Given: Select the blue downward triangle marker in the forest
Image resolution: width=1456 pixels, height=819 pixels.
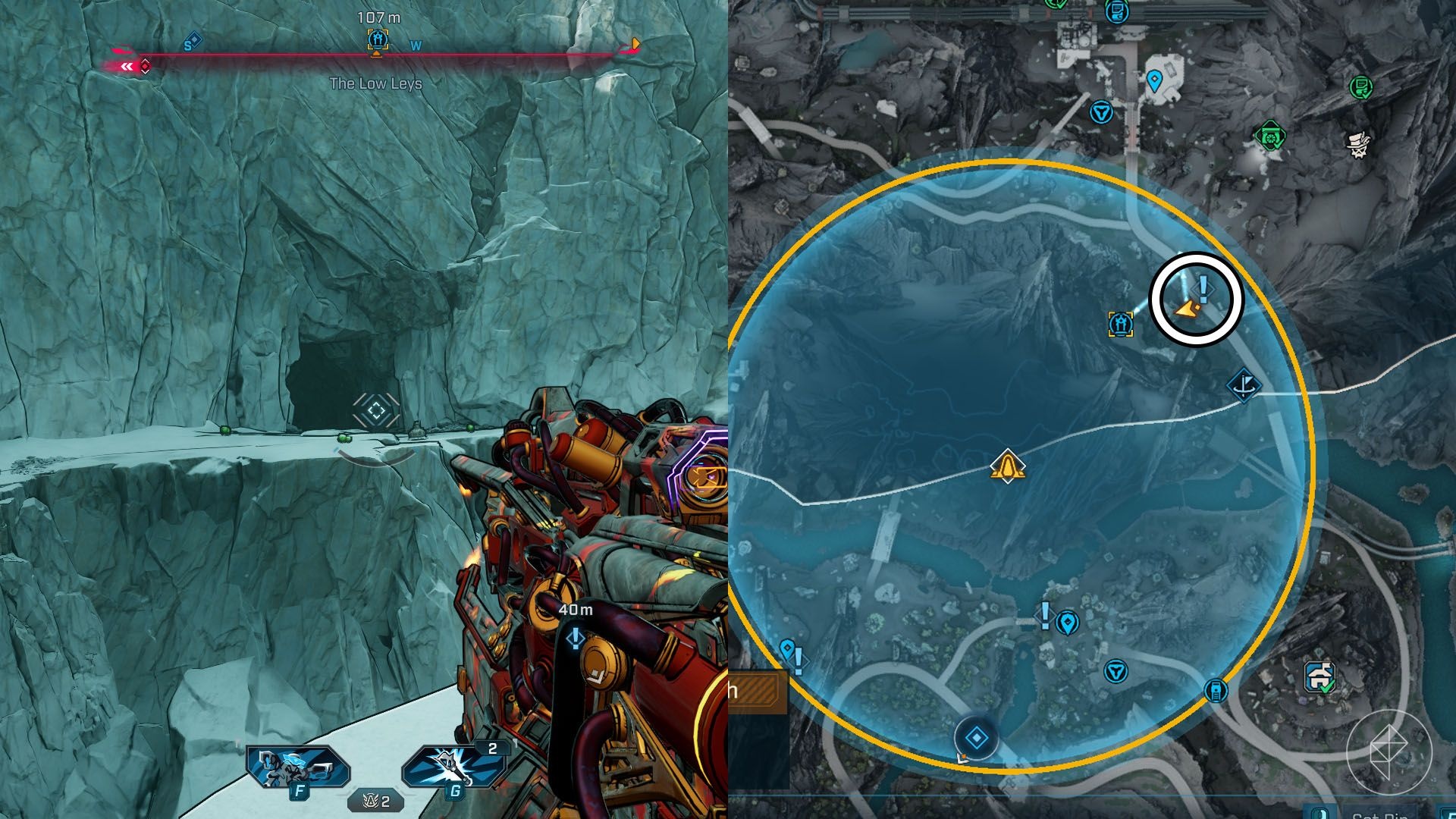Looking at the screenshot, I should pos(1115,671).
